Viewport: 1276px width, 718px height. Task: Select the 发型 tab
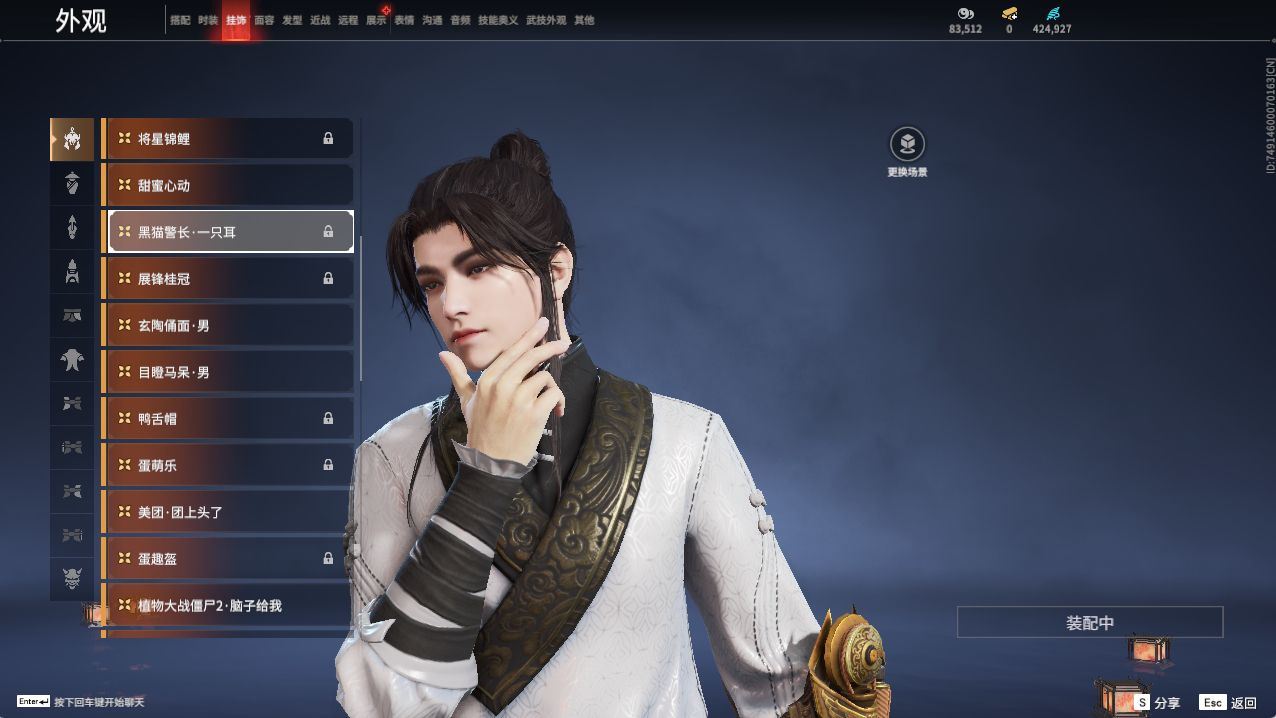point(292,20)
